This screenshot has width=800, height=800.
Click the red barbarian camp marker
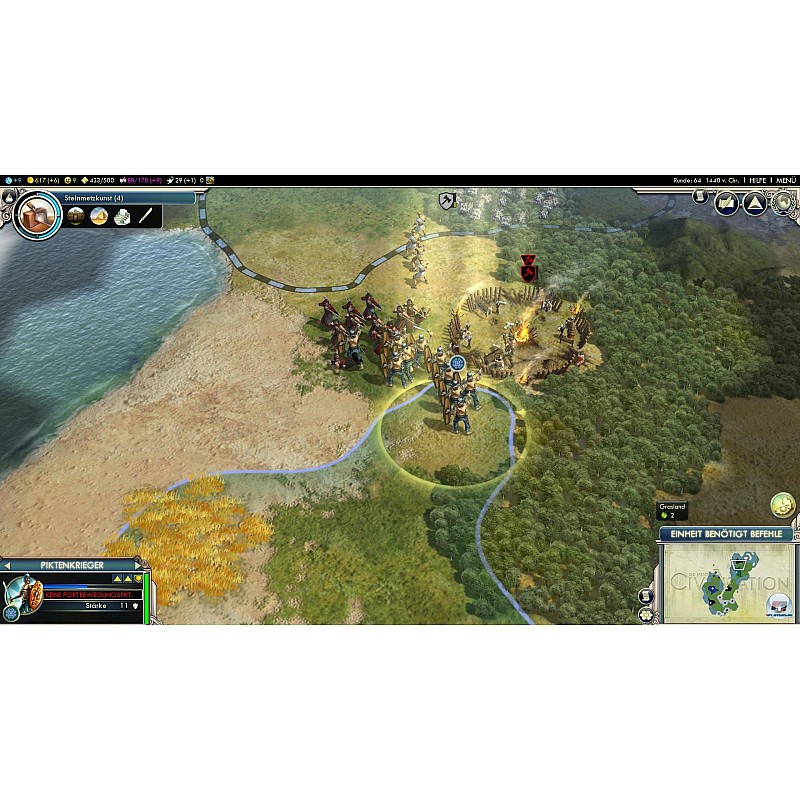pos(528,267)
